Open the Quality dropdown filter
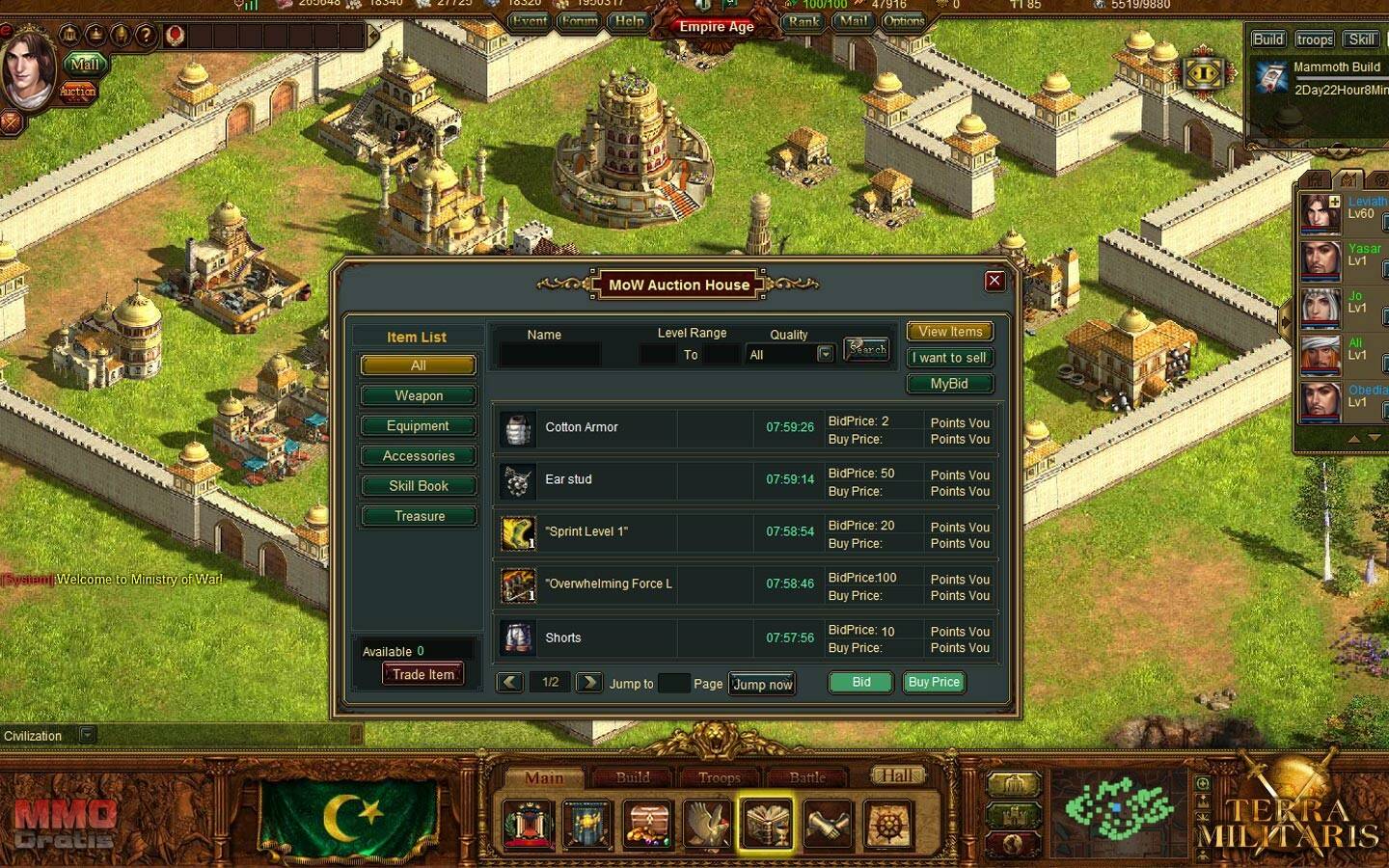Viewport: 1389px width, 868px height. (x=825, y=354)
